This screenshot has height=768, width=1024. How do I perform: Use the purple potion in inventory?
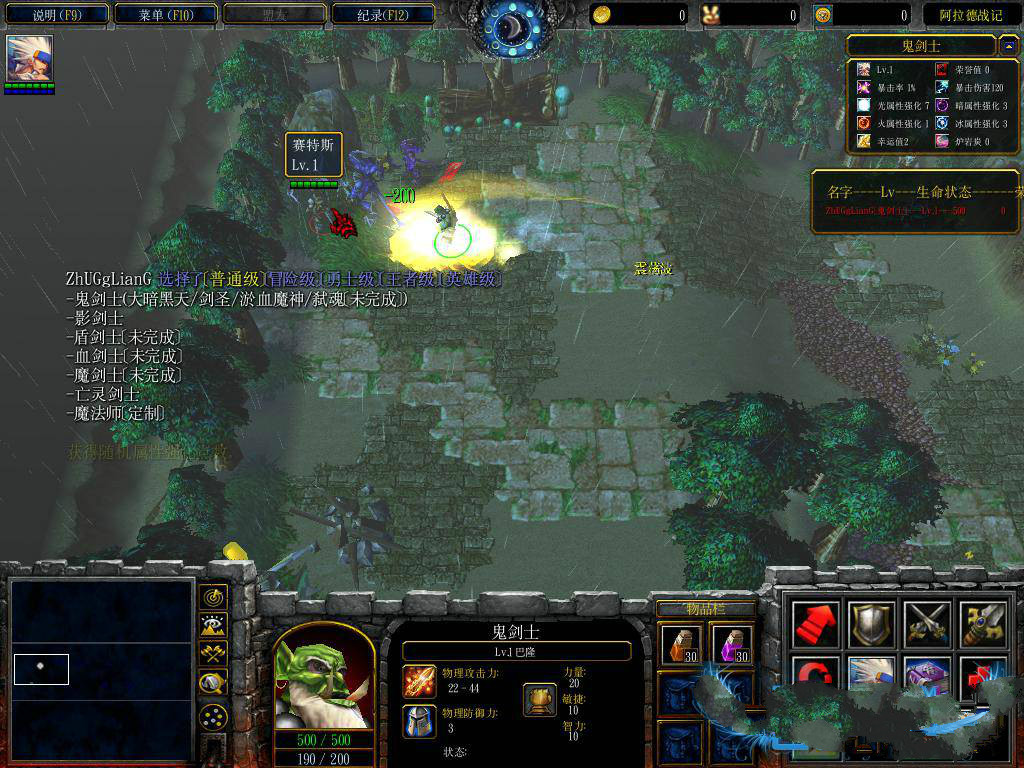coord(731,644)
